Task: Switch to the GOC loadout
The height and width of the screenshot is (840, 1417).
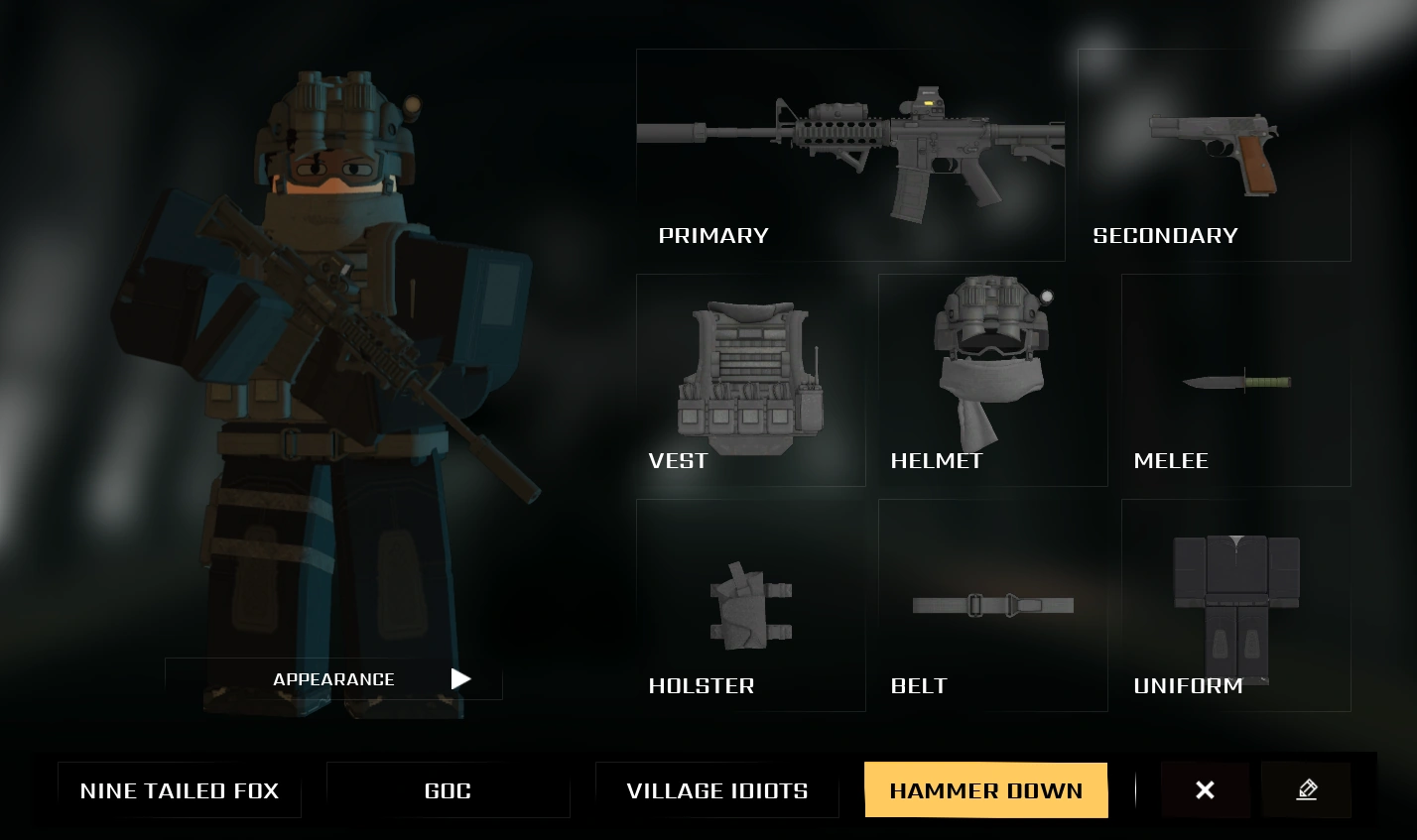Action: click(x=448, y=790)
